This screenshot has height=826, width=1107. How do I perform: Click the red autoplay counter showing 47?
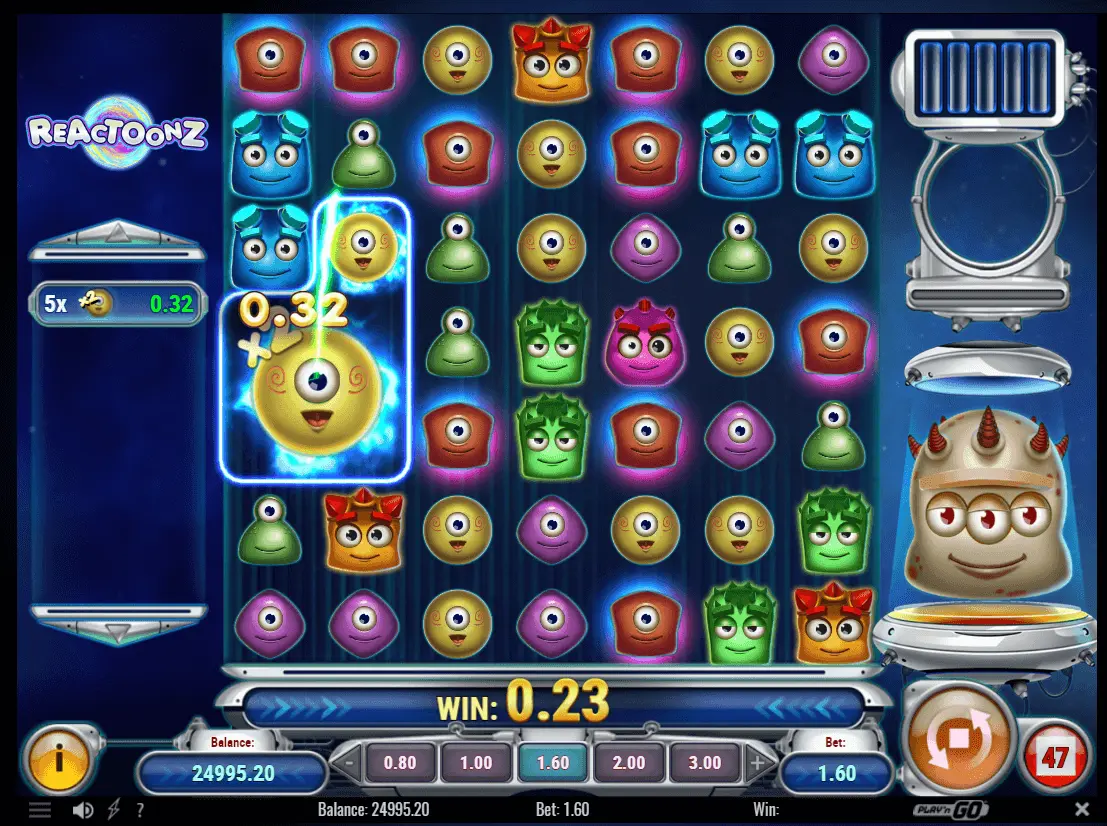click(x=1056, y=757)
